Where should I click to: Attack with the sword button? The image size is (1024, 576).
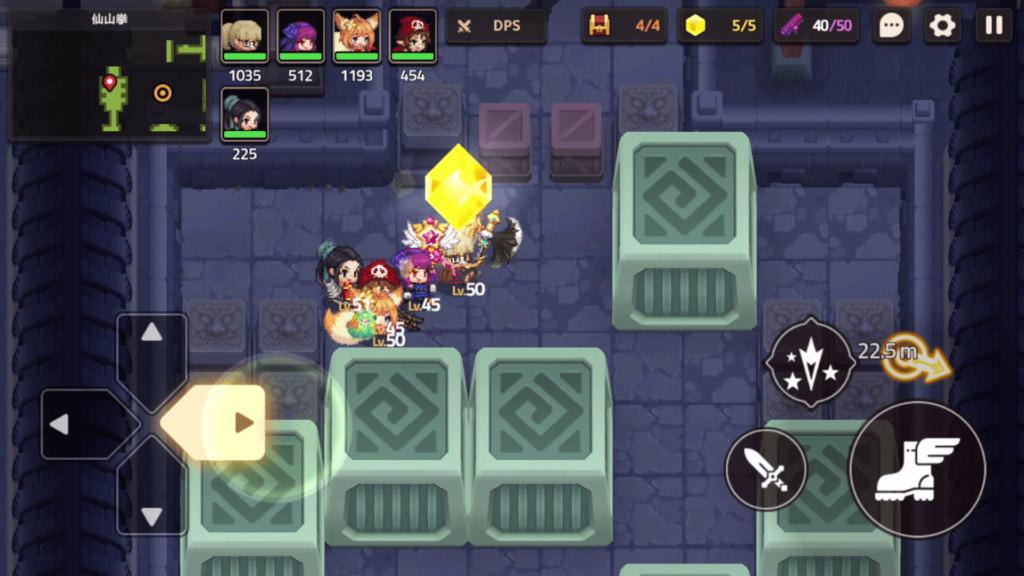tap(766, 469)
